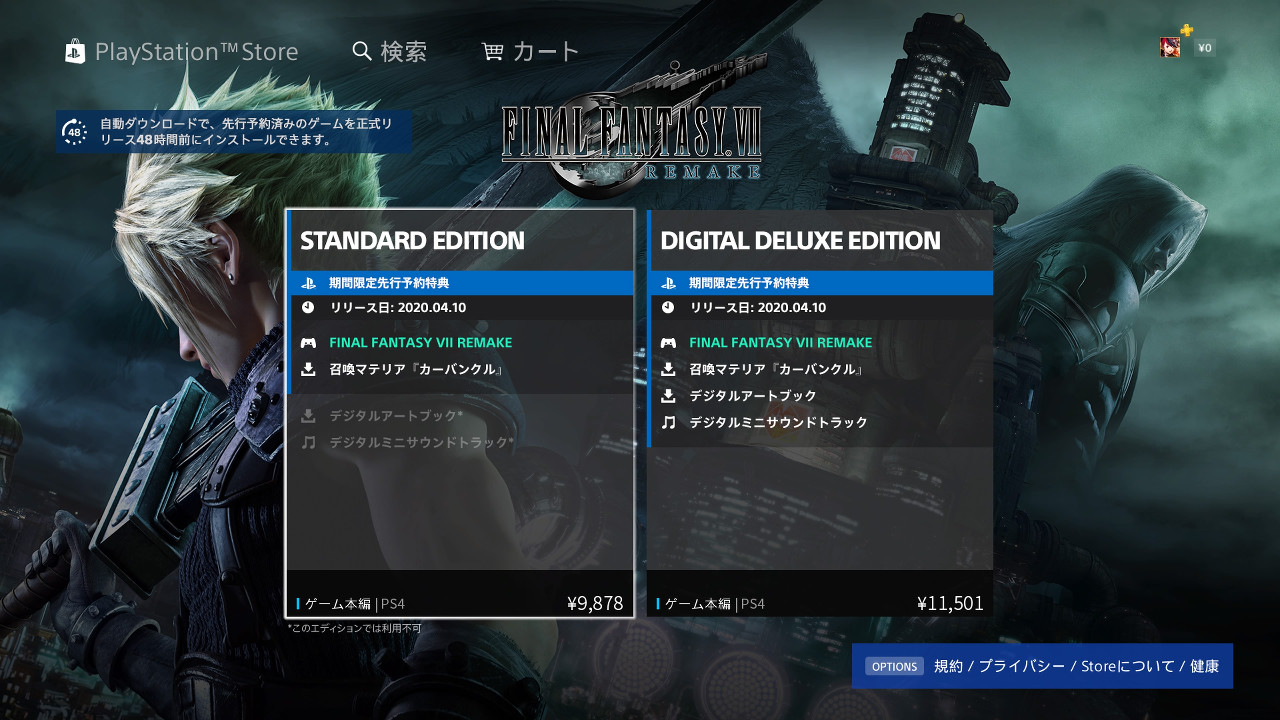Open the 検索 search magnifier icon
This screenshot has height=720, width=1280.
(361, 50)
